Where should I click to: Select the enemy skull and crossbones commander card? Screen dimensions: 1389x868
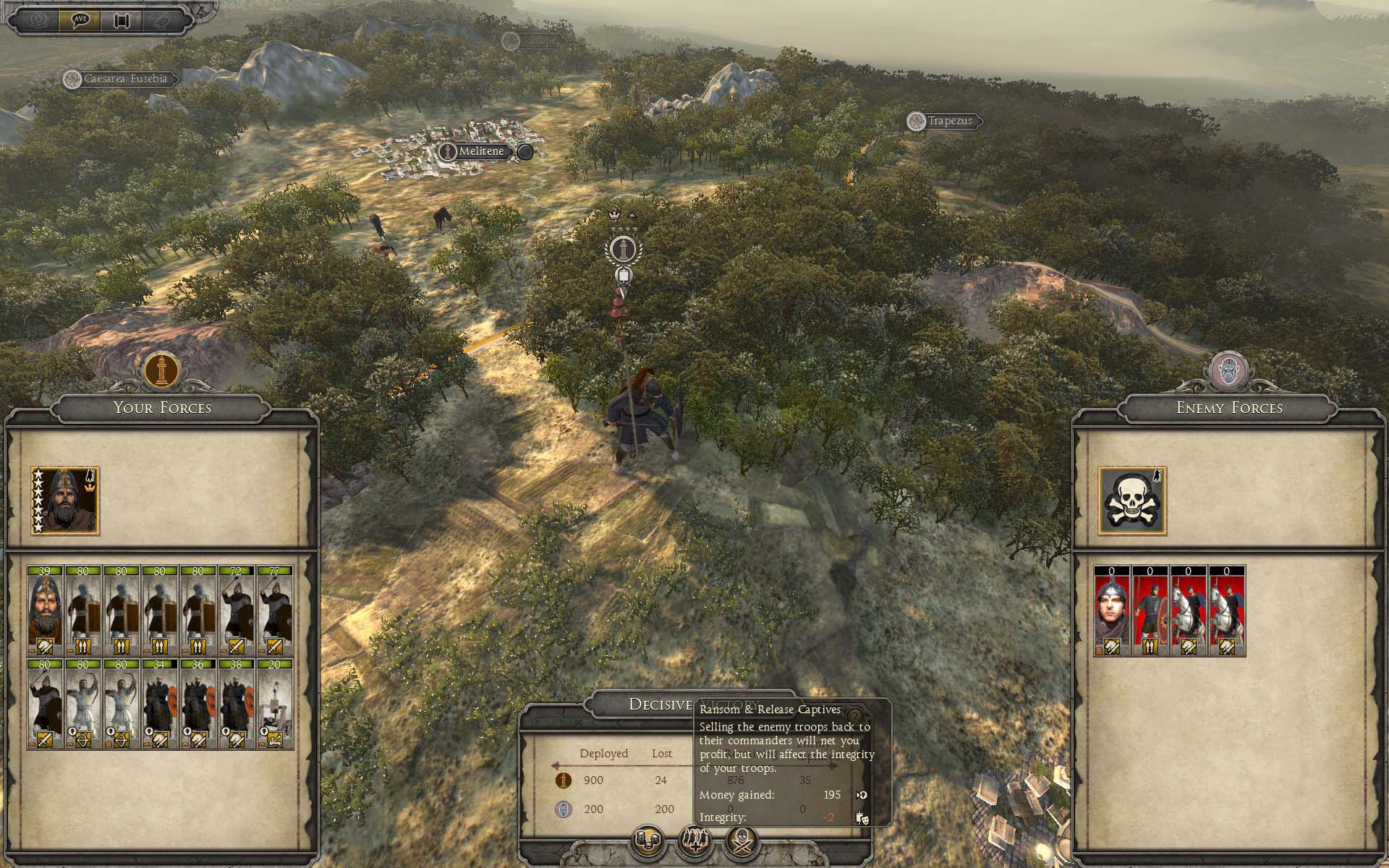coord(1132,501)
